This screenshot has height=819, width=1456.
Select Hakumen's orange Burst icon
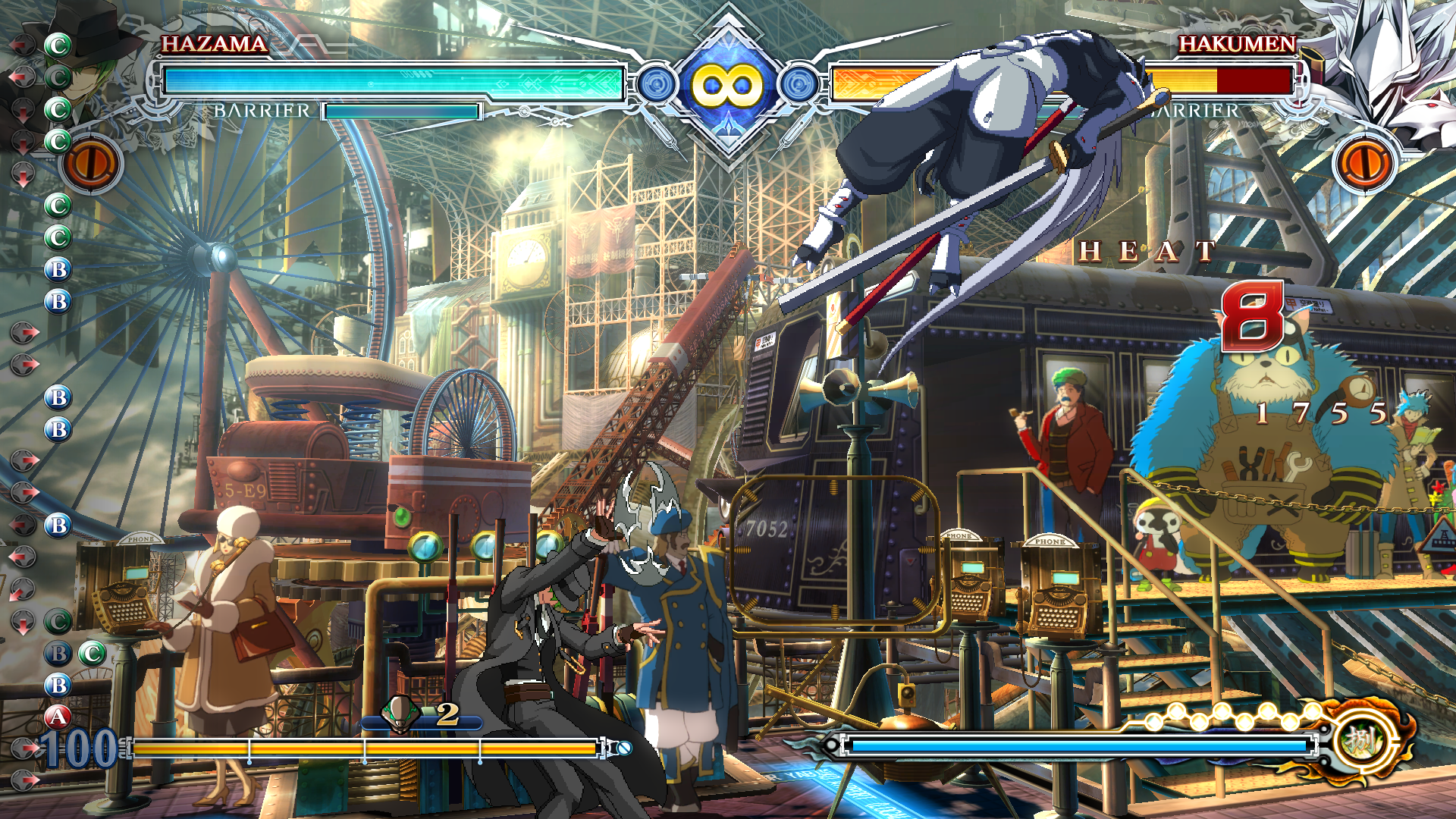pyautogui.click(x=1363, y=163)
